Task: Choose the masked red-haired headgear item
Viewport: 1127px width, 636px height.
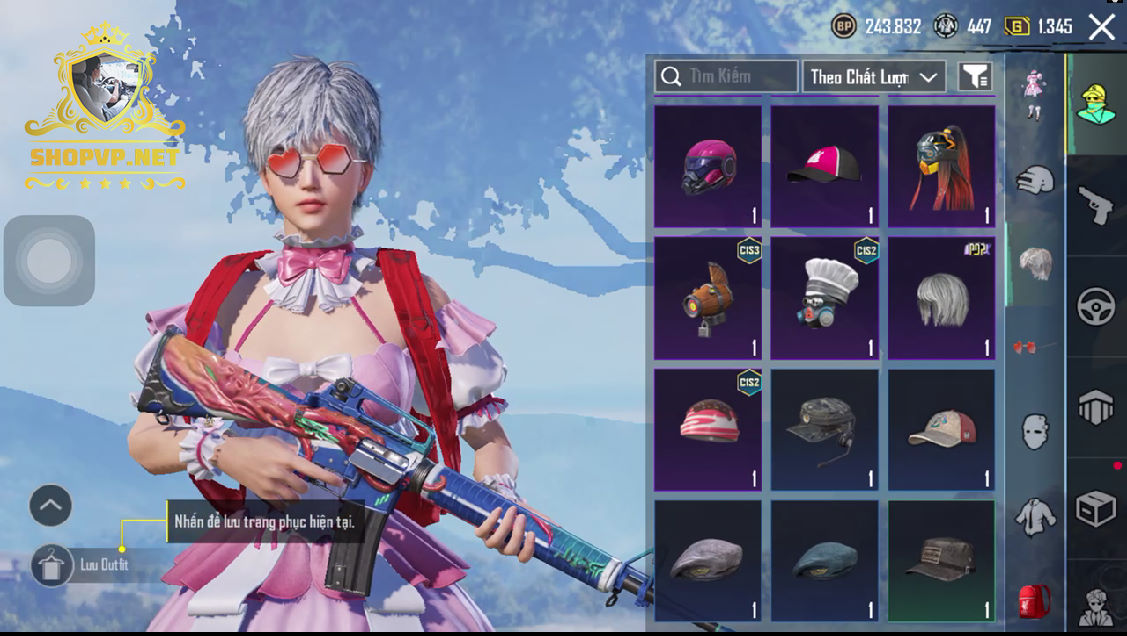Action: pyautogui.click(x=942, y=166)
